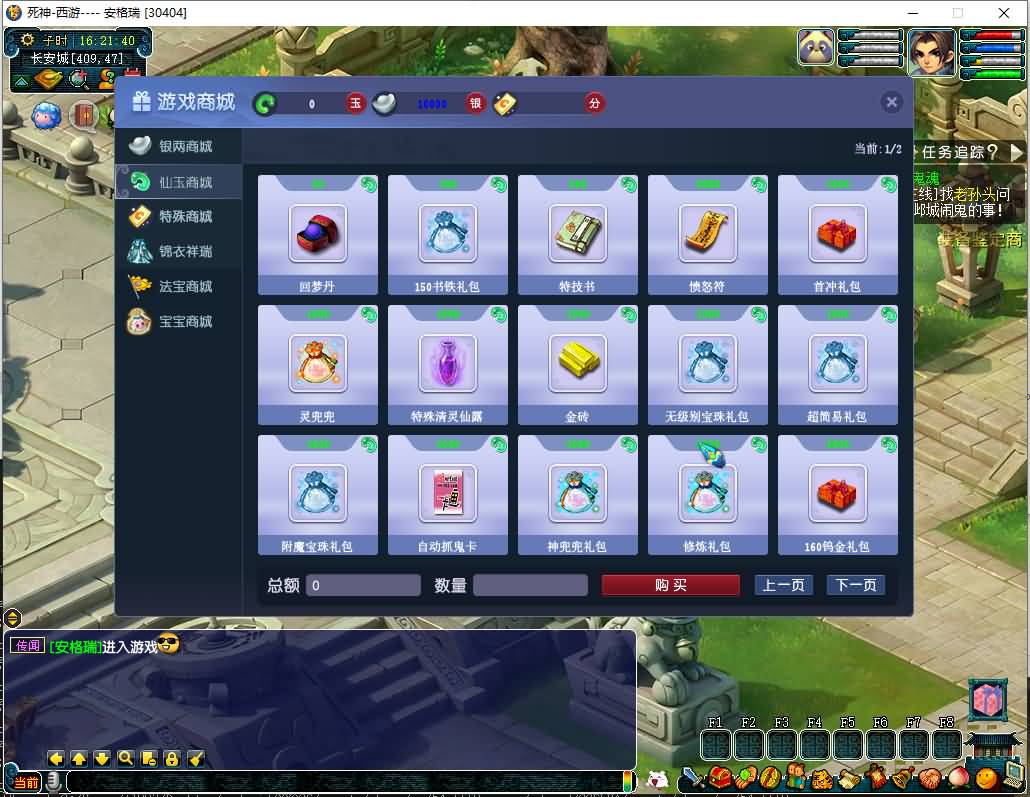1030x797 pixels.
Task: Pick the 160钨金礼包 gift box
Action: tap(838, 494)
